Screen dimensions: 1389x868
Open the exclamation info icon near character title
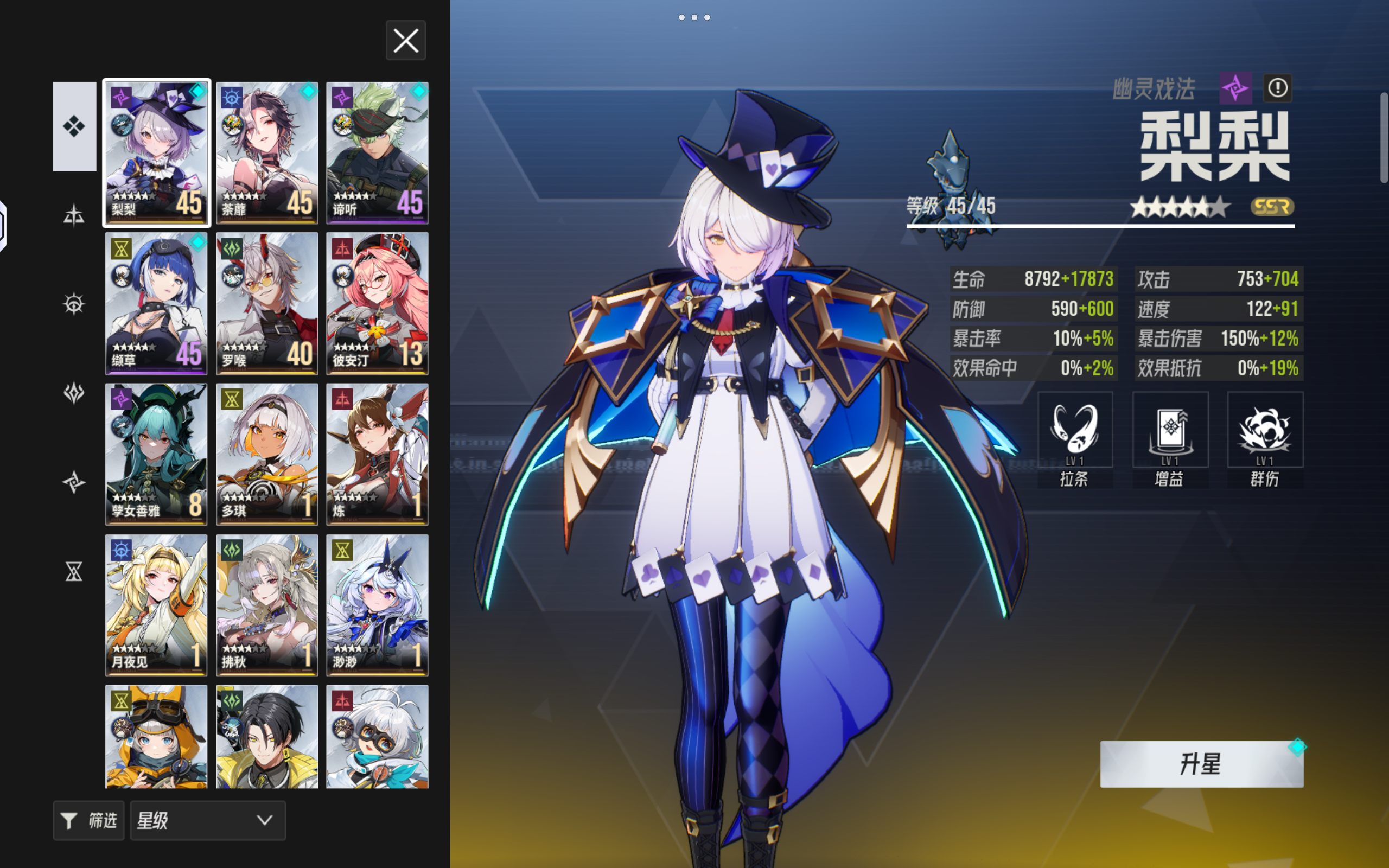tap(1278, 88)
